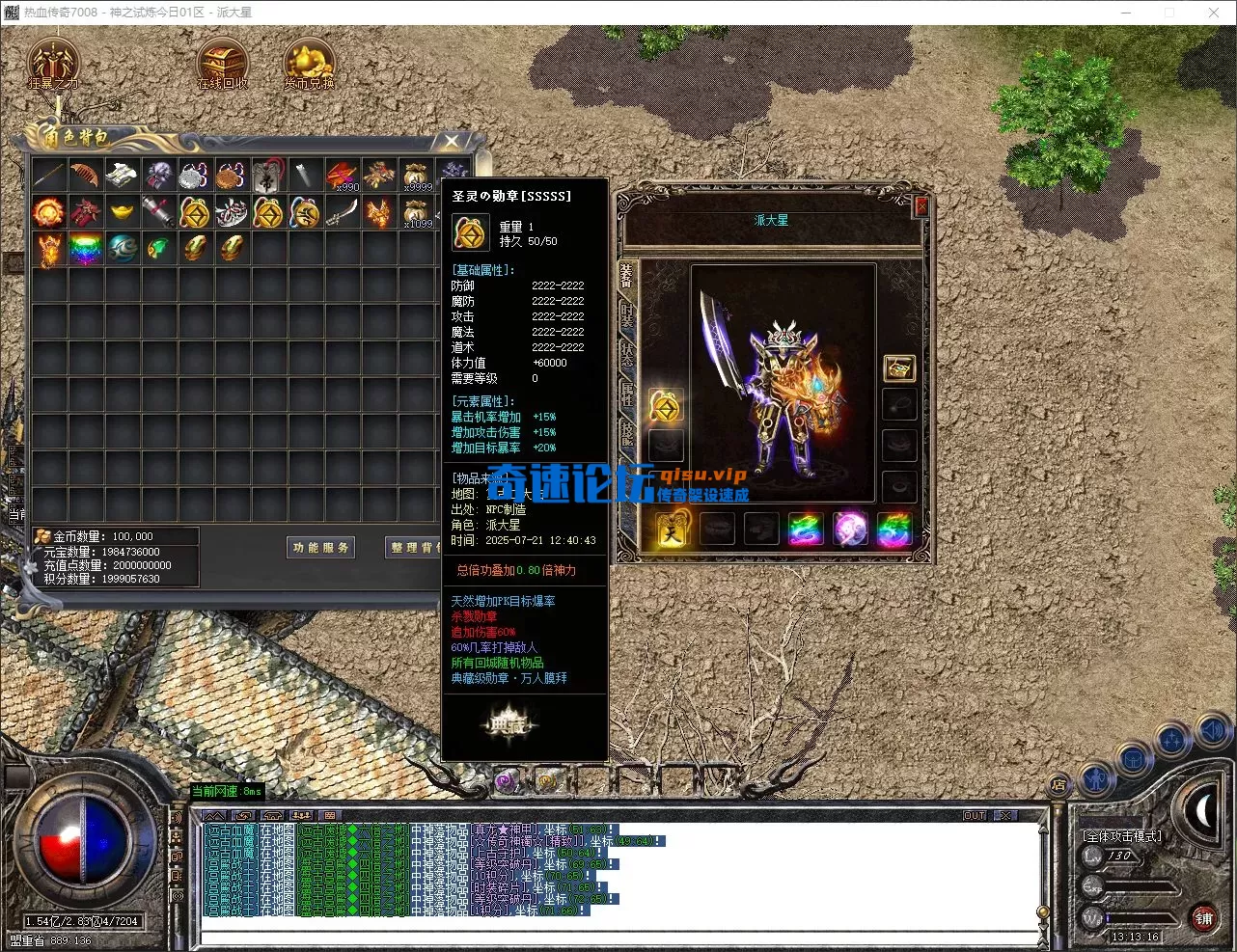Select the rainbow glowing item in the bag
This screenshot has width=1237, height=952.
coord(85,248)
